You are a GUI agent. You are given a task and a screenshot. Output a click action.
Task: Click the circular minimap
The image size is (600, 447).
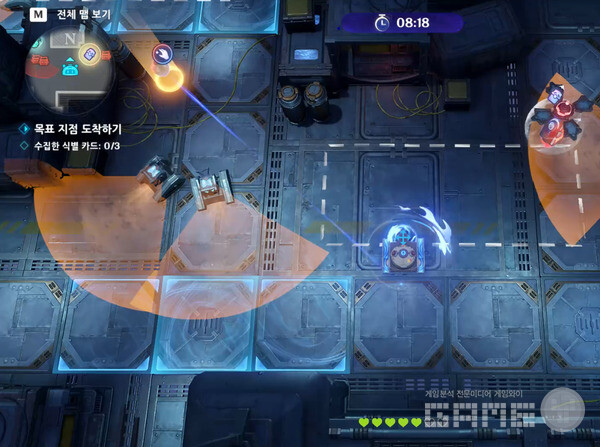[x=71, y=70]
